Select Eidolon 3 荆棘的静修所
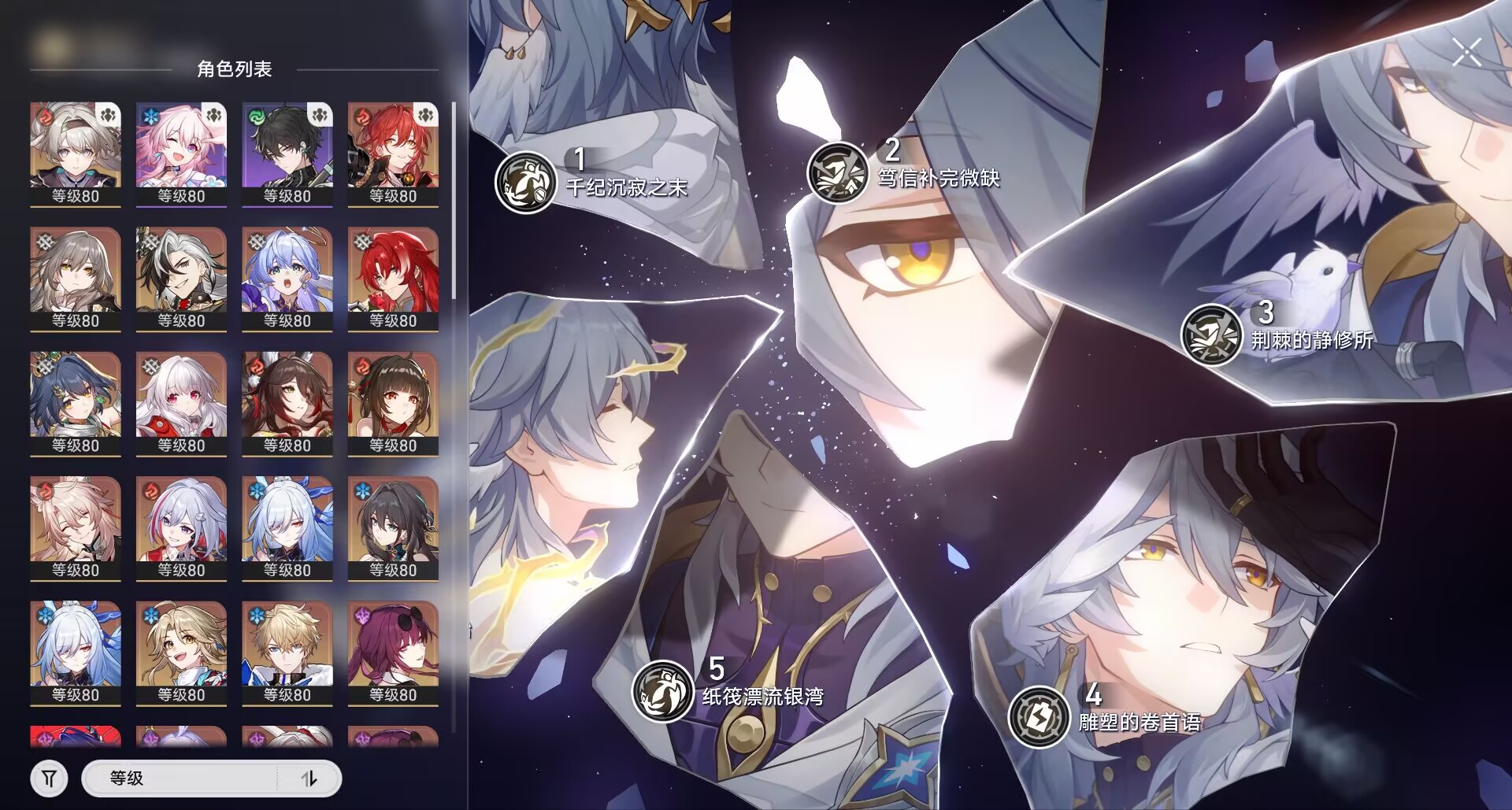The width and height of the screenshot is (1512, 810). [x=1212, y=335]
